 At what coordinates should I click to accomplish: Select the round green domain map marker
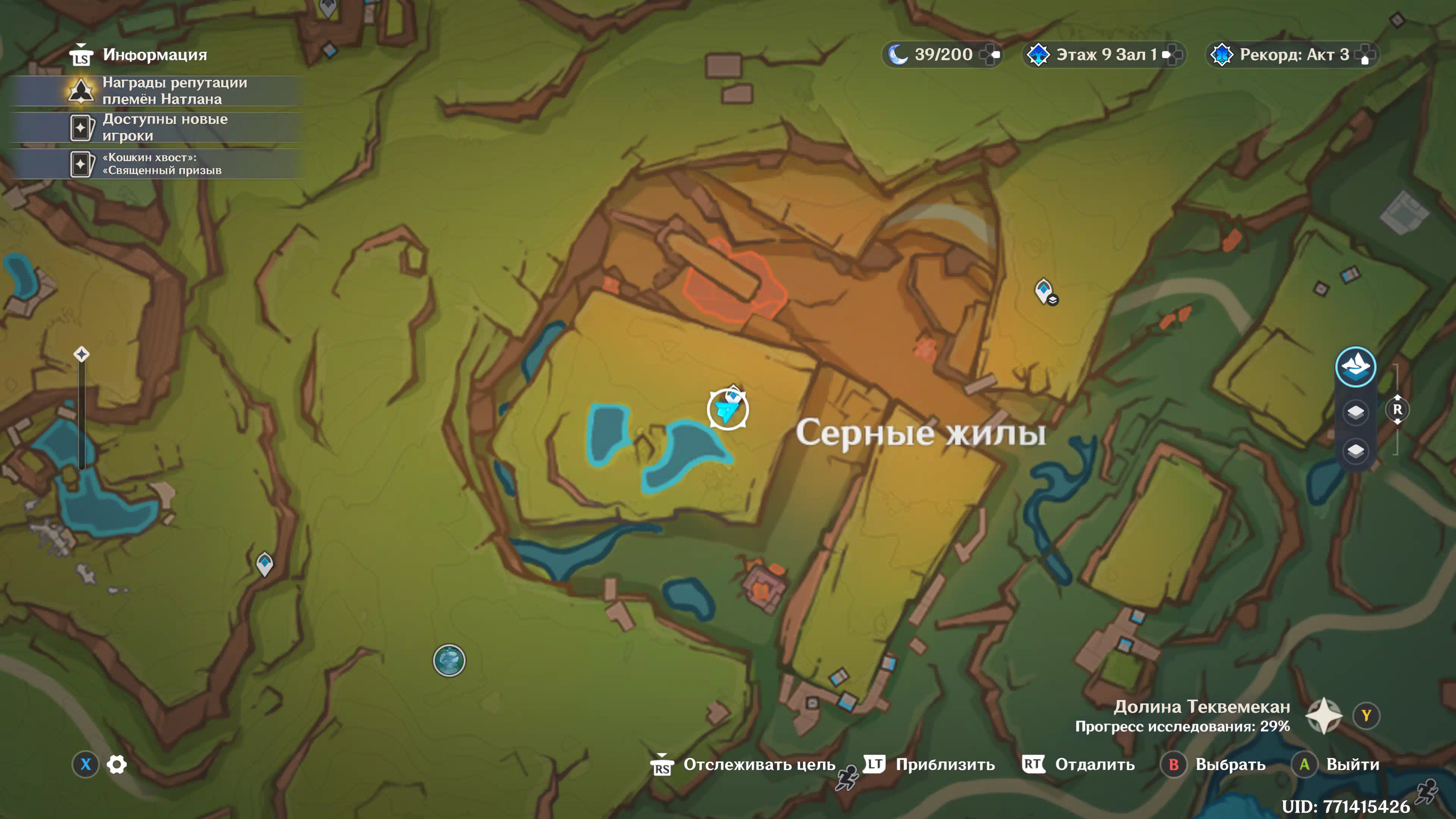449,660
